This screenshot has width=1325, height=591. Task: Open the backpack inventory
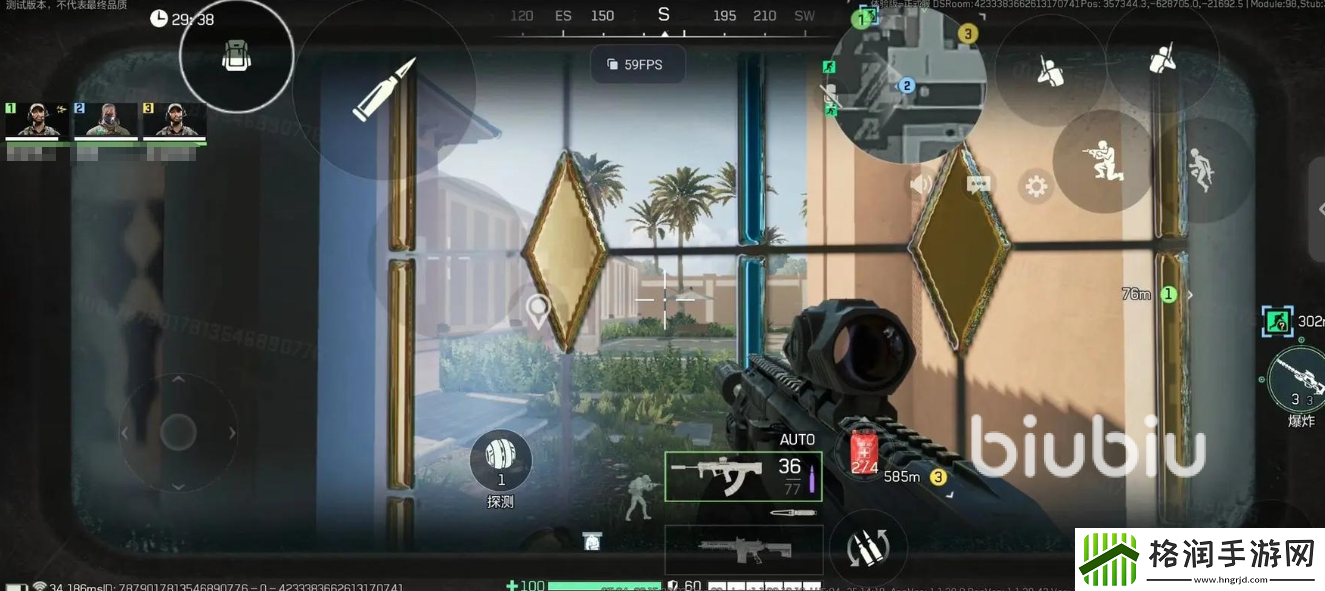pyautogui.click(x=236, y=56)
